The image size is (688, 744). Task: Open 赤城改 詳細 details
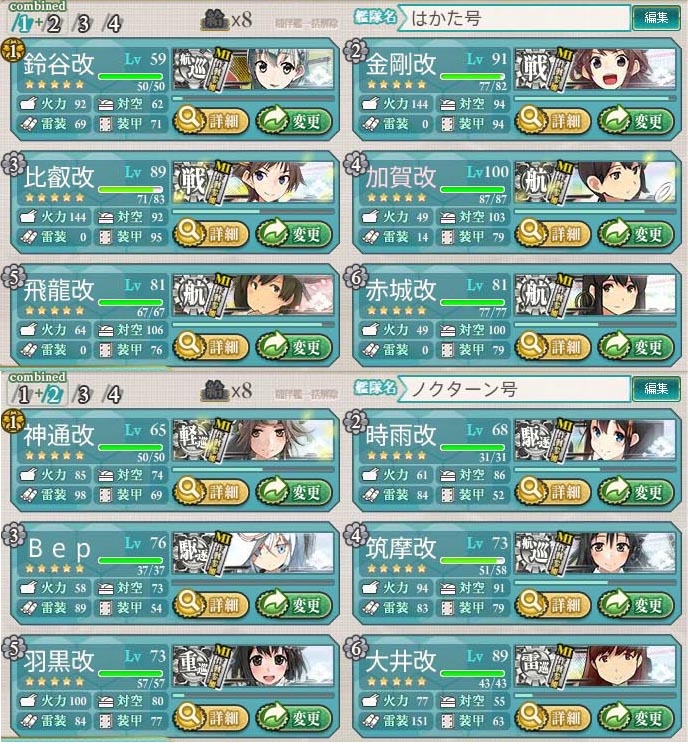553,347
